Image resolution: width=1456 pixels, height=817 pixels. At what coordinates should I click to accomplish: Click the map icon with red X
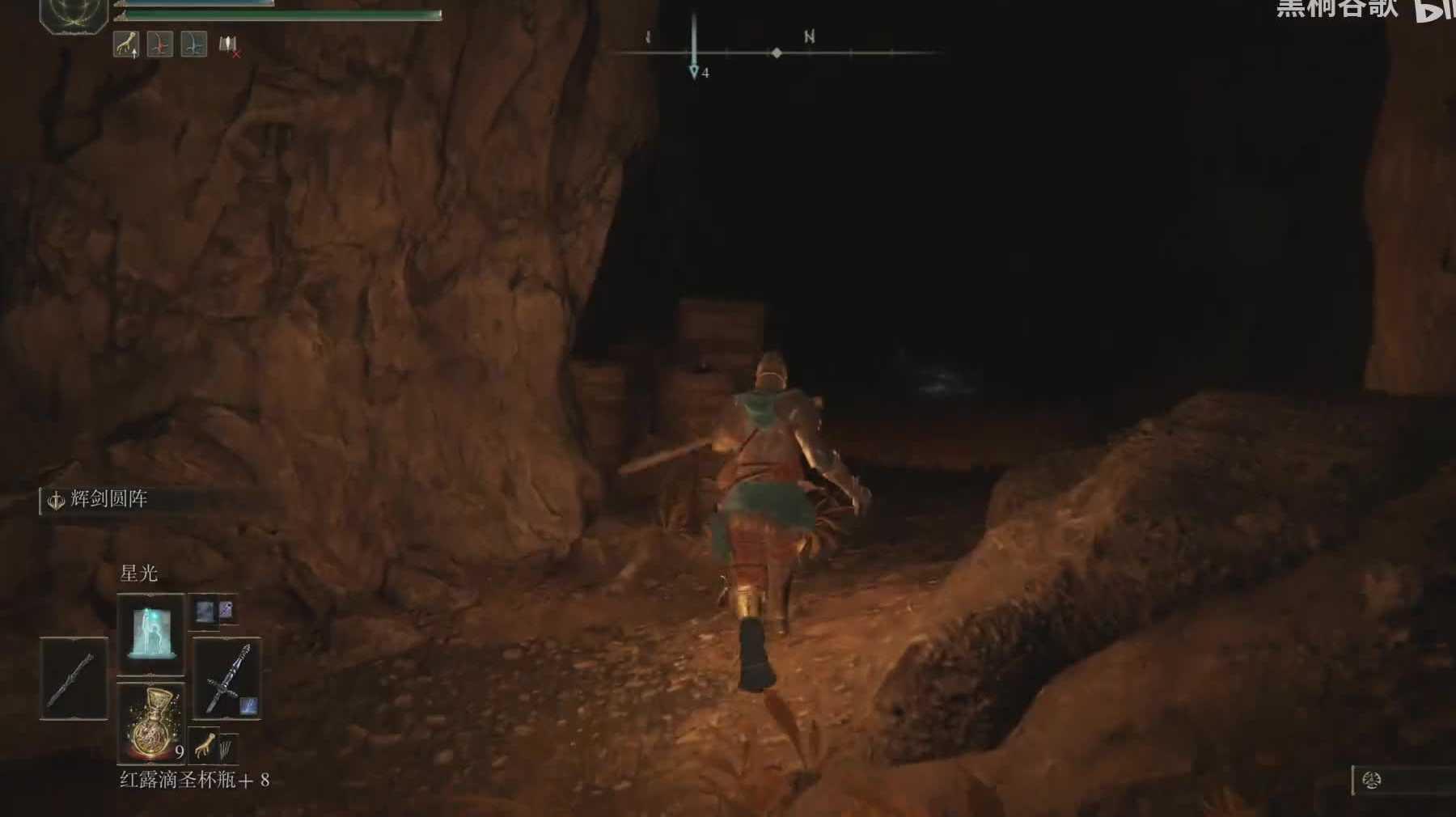tap(229, 45)
